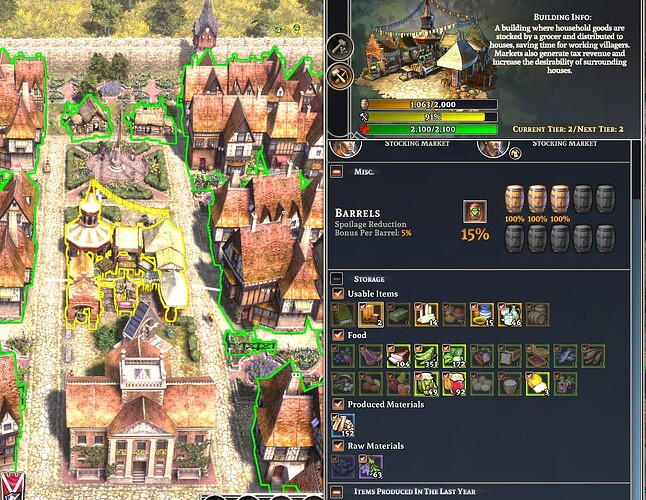
Task: Select the pottery item with 15 stock
Action: click(x=482, y=315)
